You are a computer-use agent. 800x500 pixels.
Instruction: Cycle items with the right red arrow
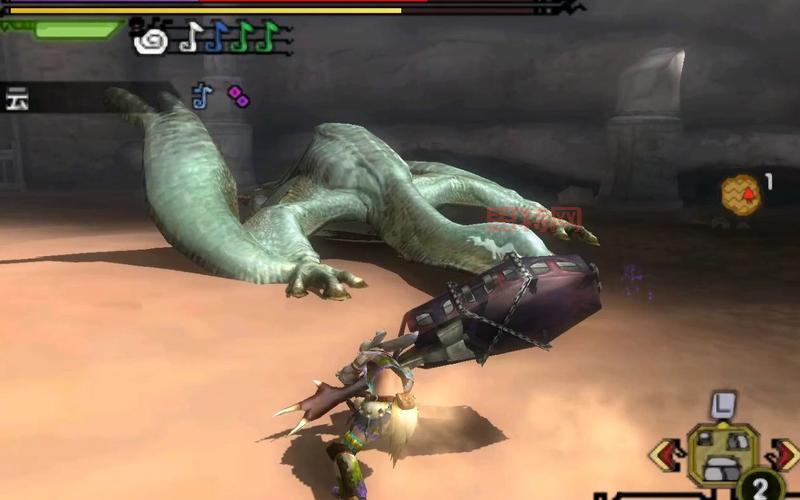tap(787, 453)
